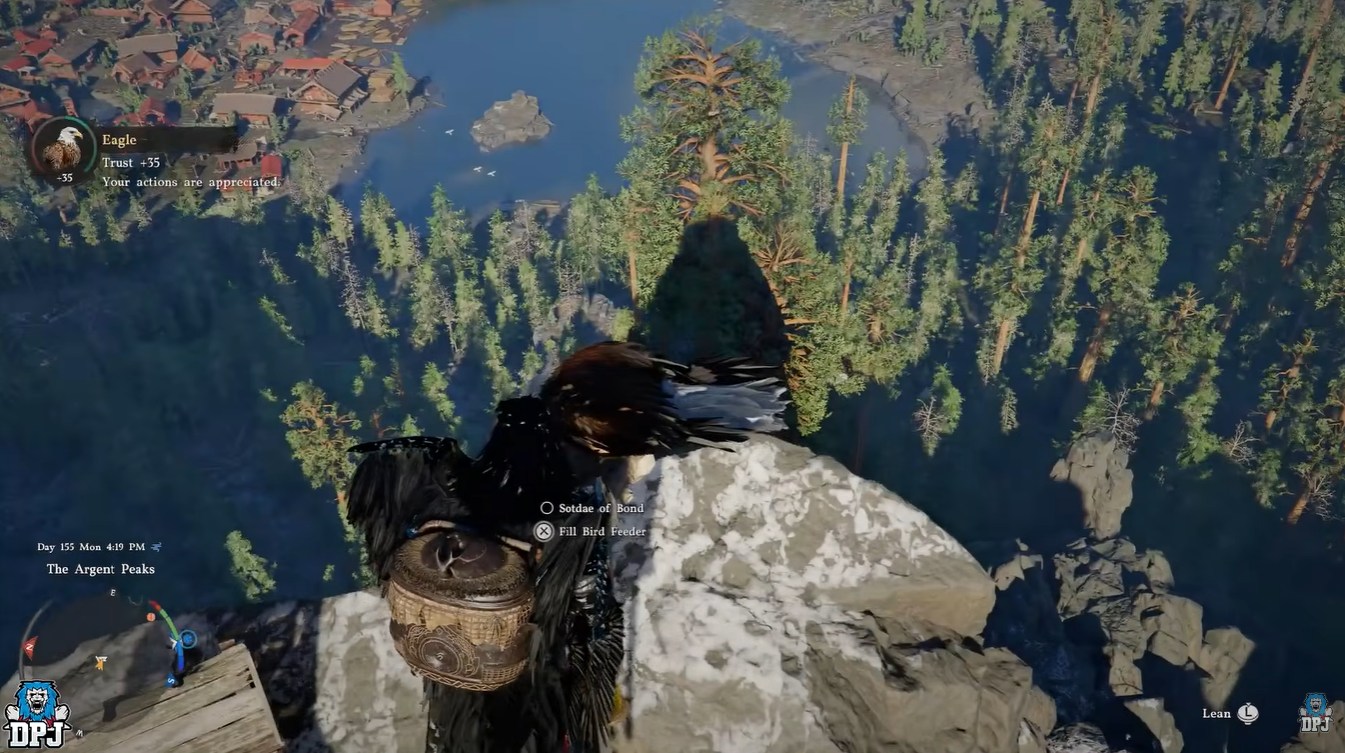The image size is (1345, 753).
Task: Click the Fill Bird Feeder prompt text
Action: point(600,531)
